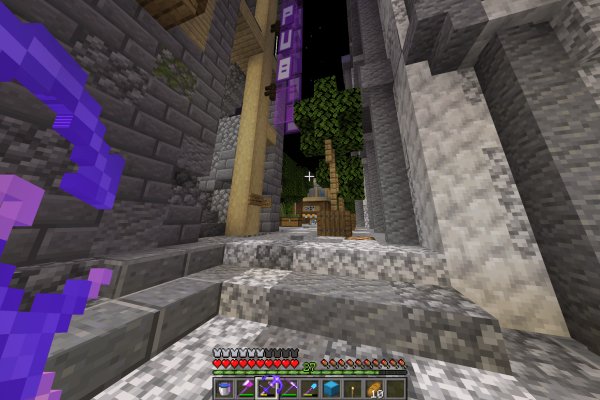Select the water bucket hotbar slot
600x400 pixels.
point(224,388)
